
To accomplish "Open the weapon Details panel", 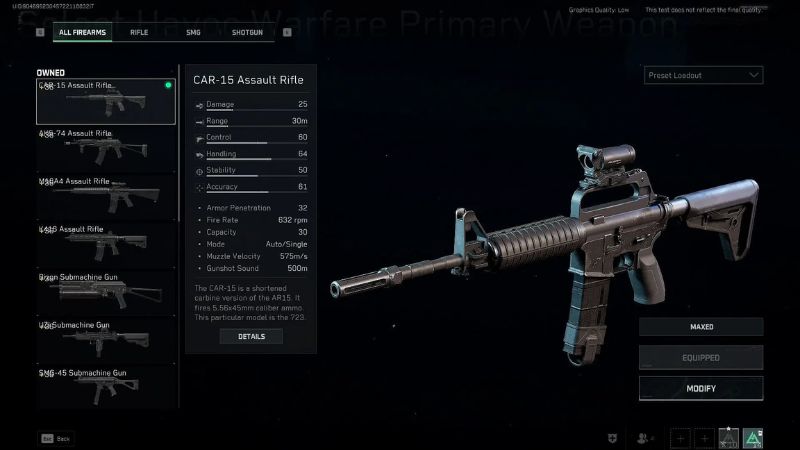I will [x=251, y=337].
